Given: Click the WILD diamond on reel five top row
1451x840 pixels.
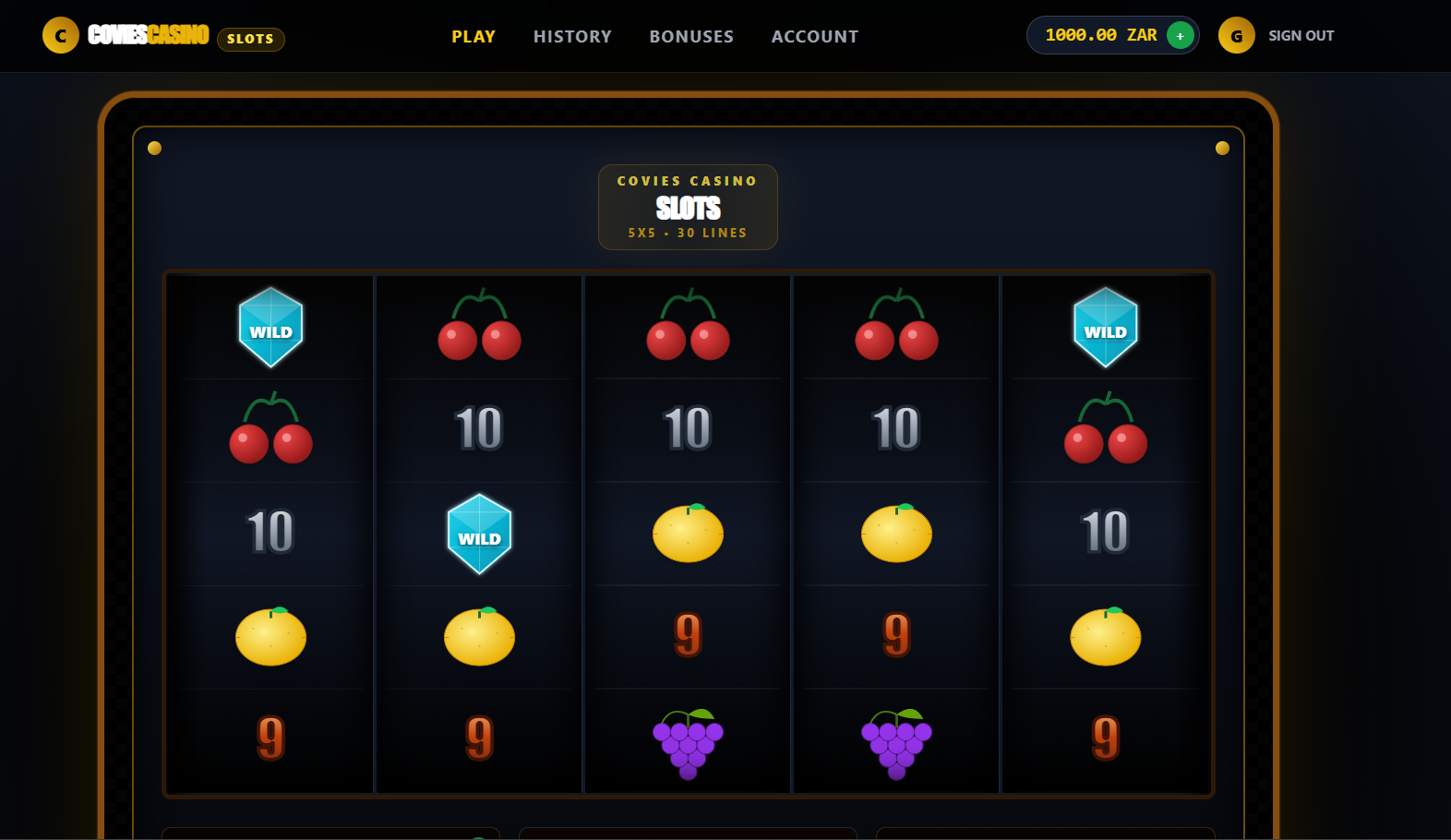Looking at the screenshot, I should pyautogui.click(x=1106, y=329).
